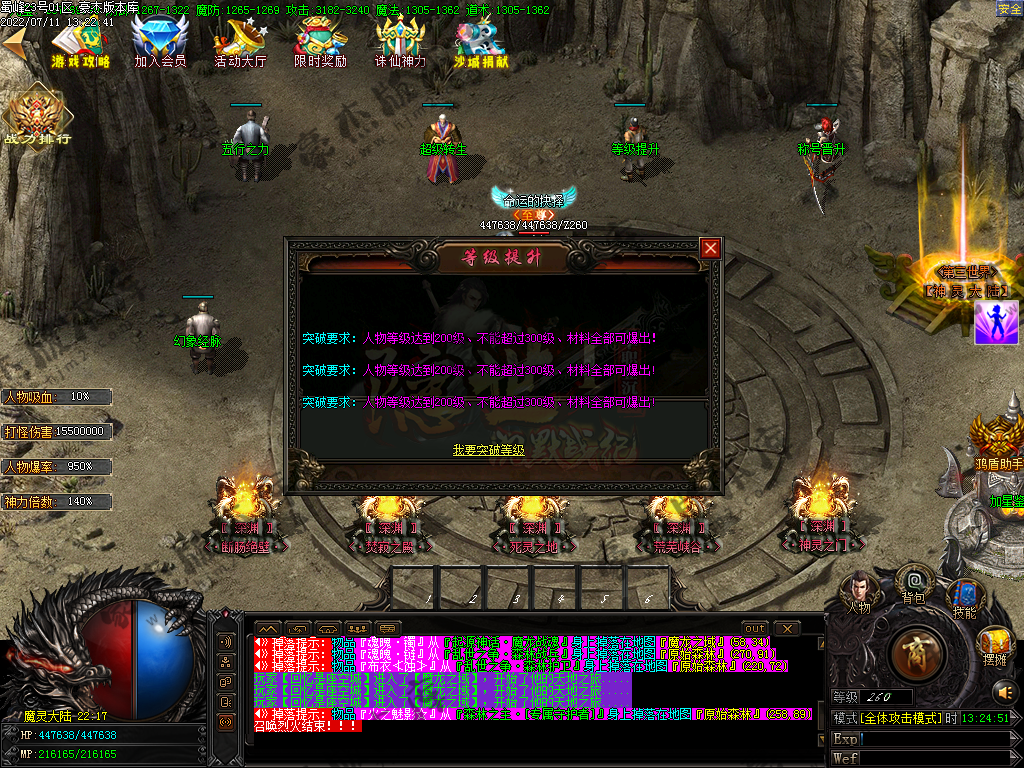Click the 鸿盾助手 helper icon

(997, 440)
